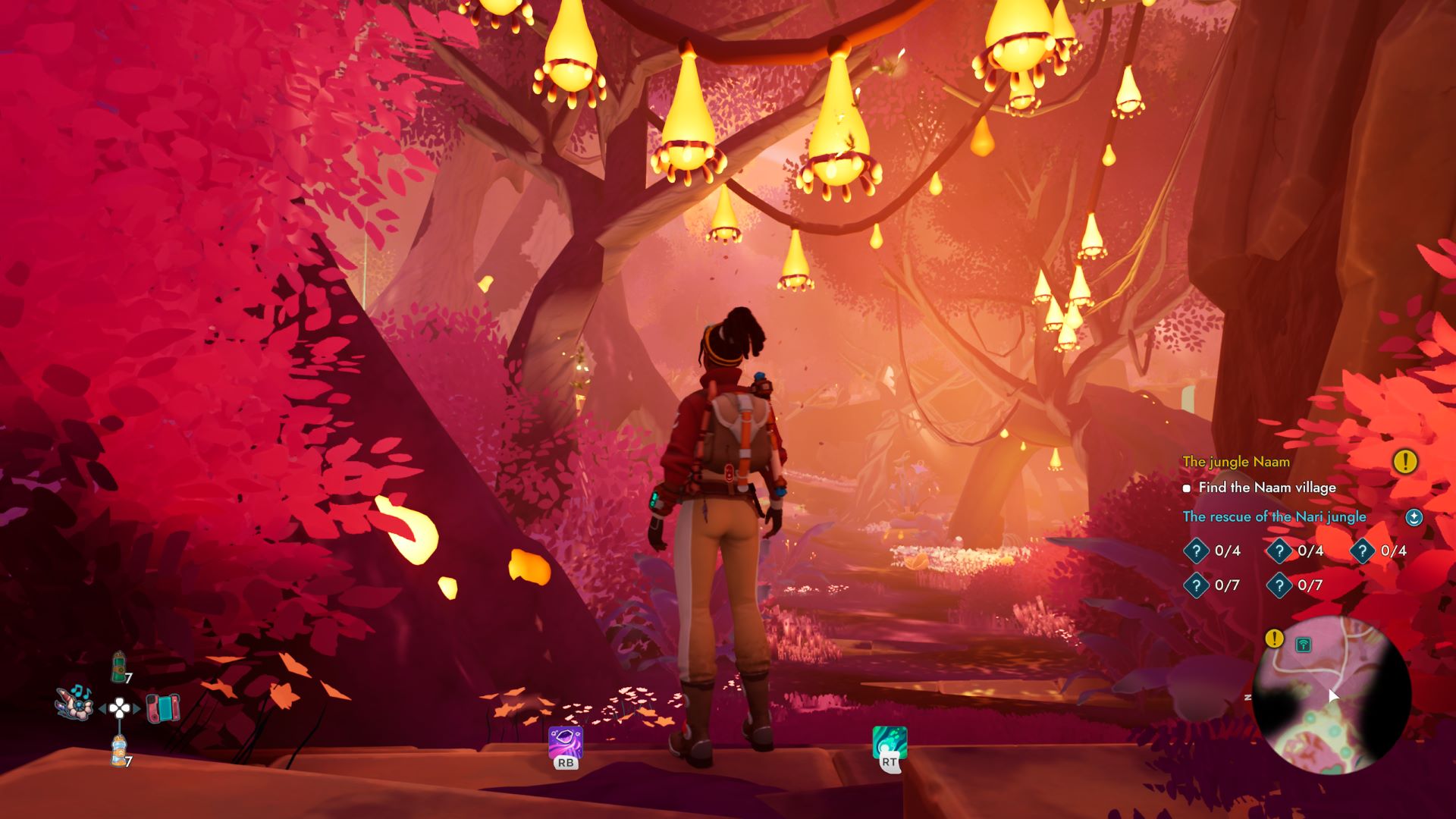Select The jungle Naam quest title
This screenshot has width=1456, height=819.
[x=1235, y=462]
